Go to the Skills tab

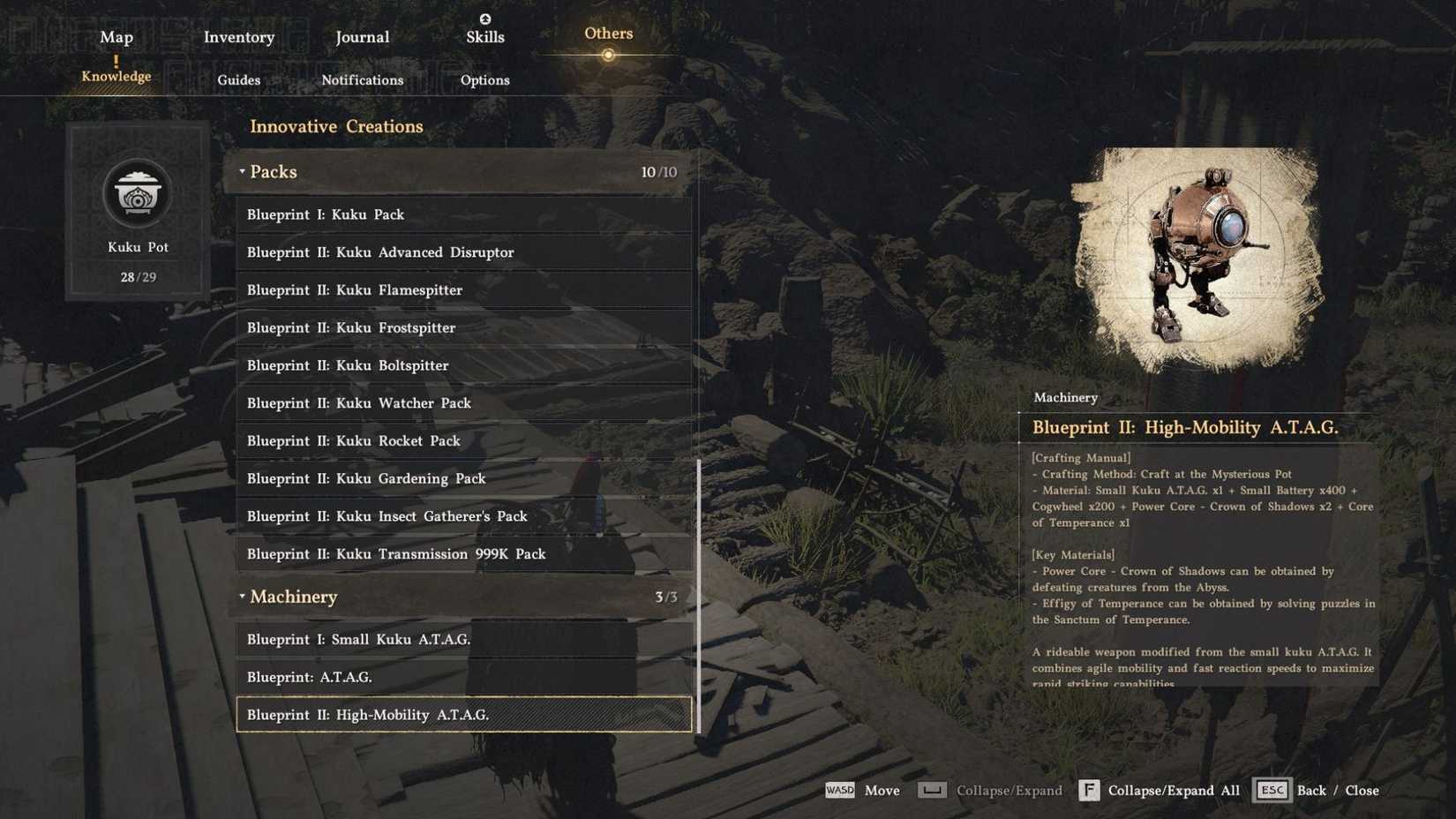485,36
